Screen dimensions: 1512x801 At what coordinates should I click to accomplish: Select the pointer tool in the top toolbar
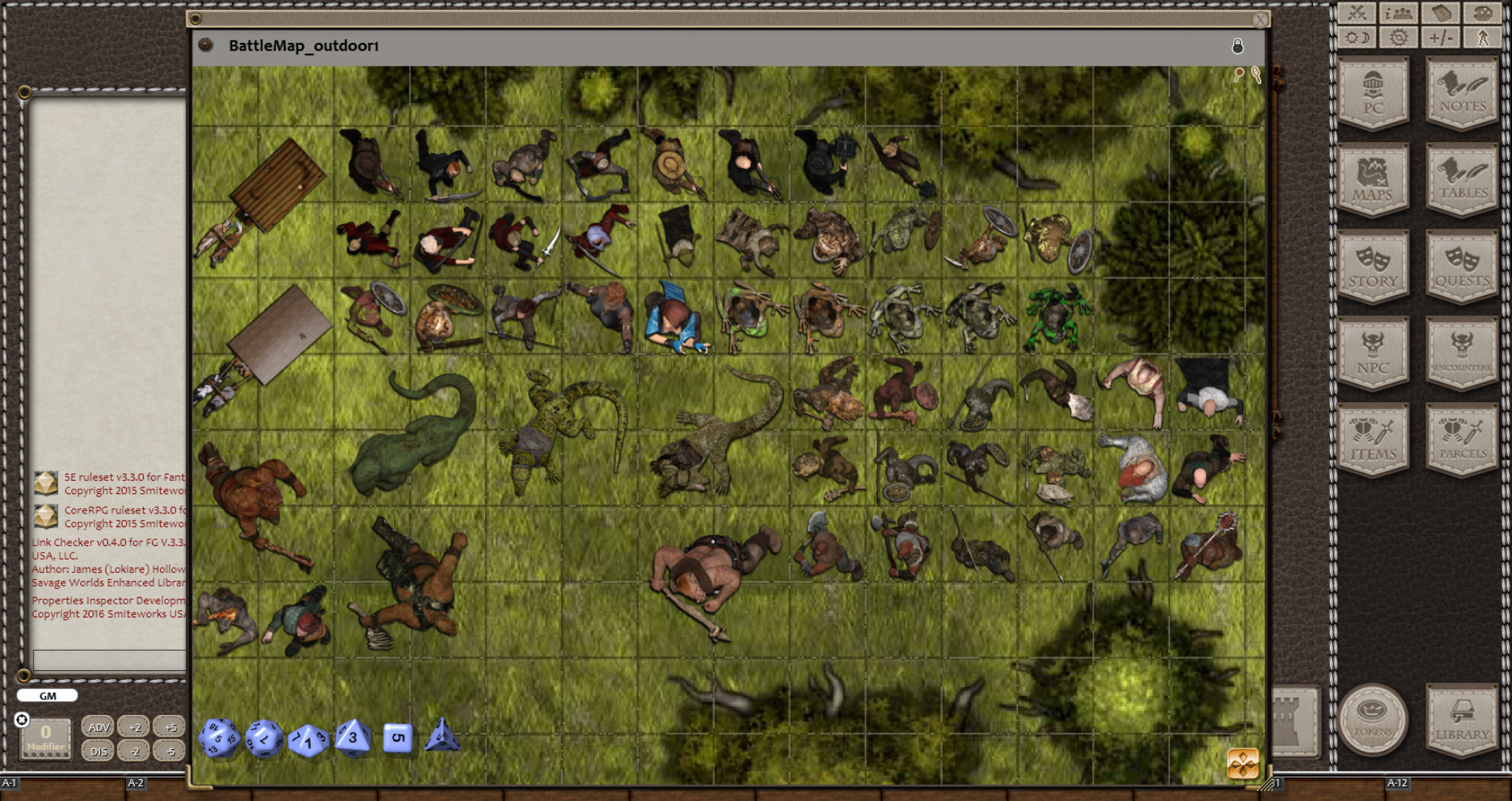click(x=1483, y=37)
